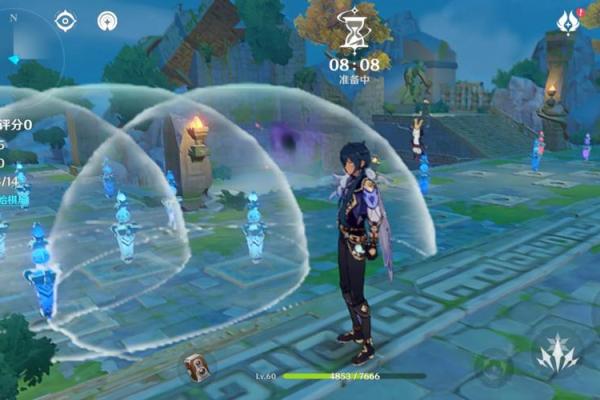Activate the spiky attack skill button
This screenshot has width=600, height=400.
[x=556, y=352]
